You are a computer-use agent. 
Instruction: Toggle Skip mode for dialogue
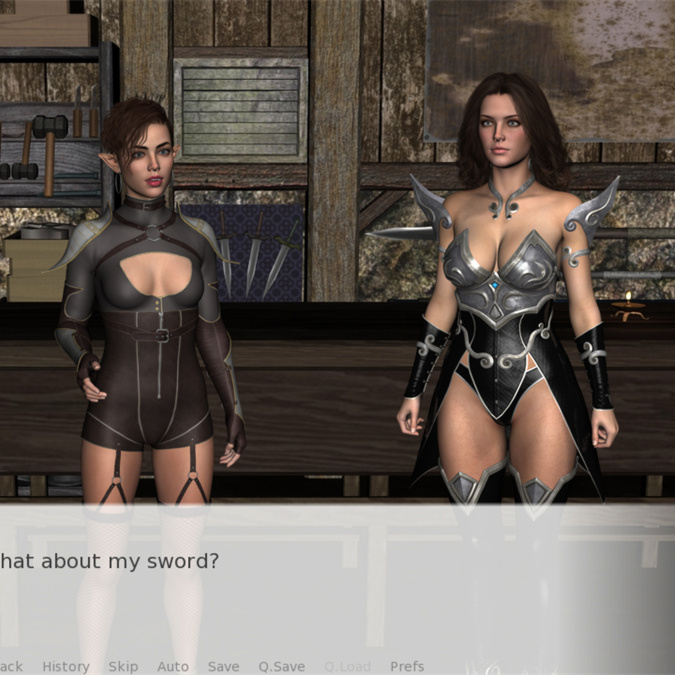123,666
